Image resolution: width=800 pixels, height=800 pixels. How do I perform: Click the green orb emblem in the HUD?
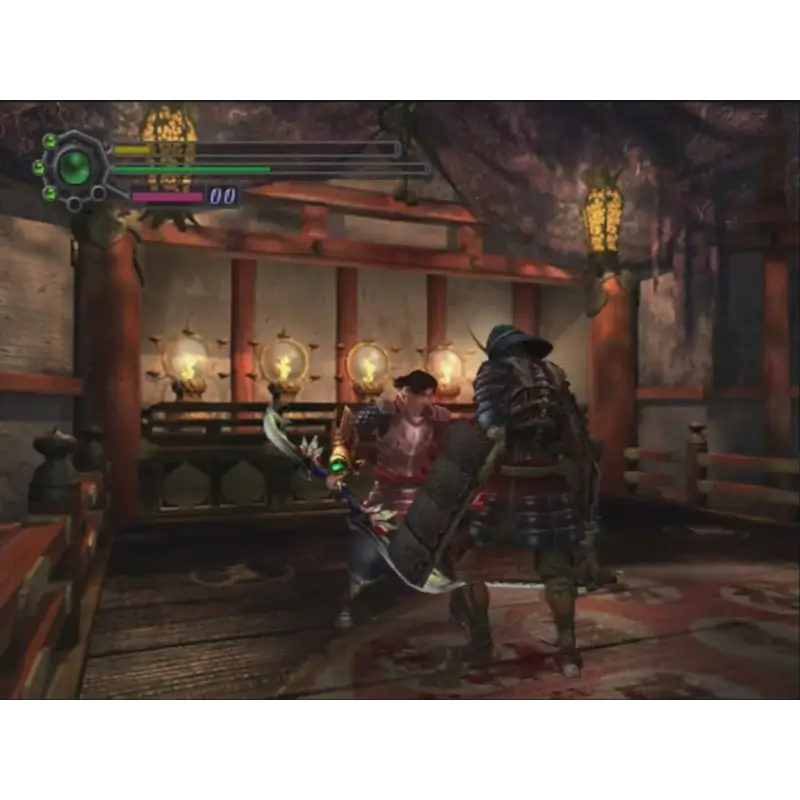(x=74, y=167)
